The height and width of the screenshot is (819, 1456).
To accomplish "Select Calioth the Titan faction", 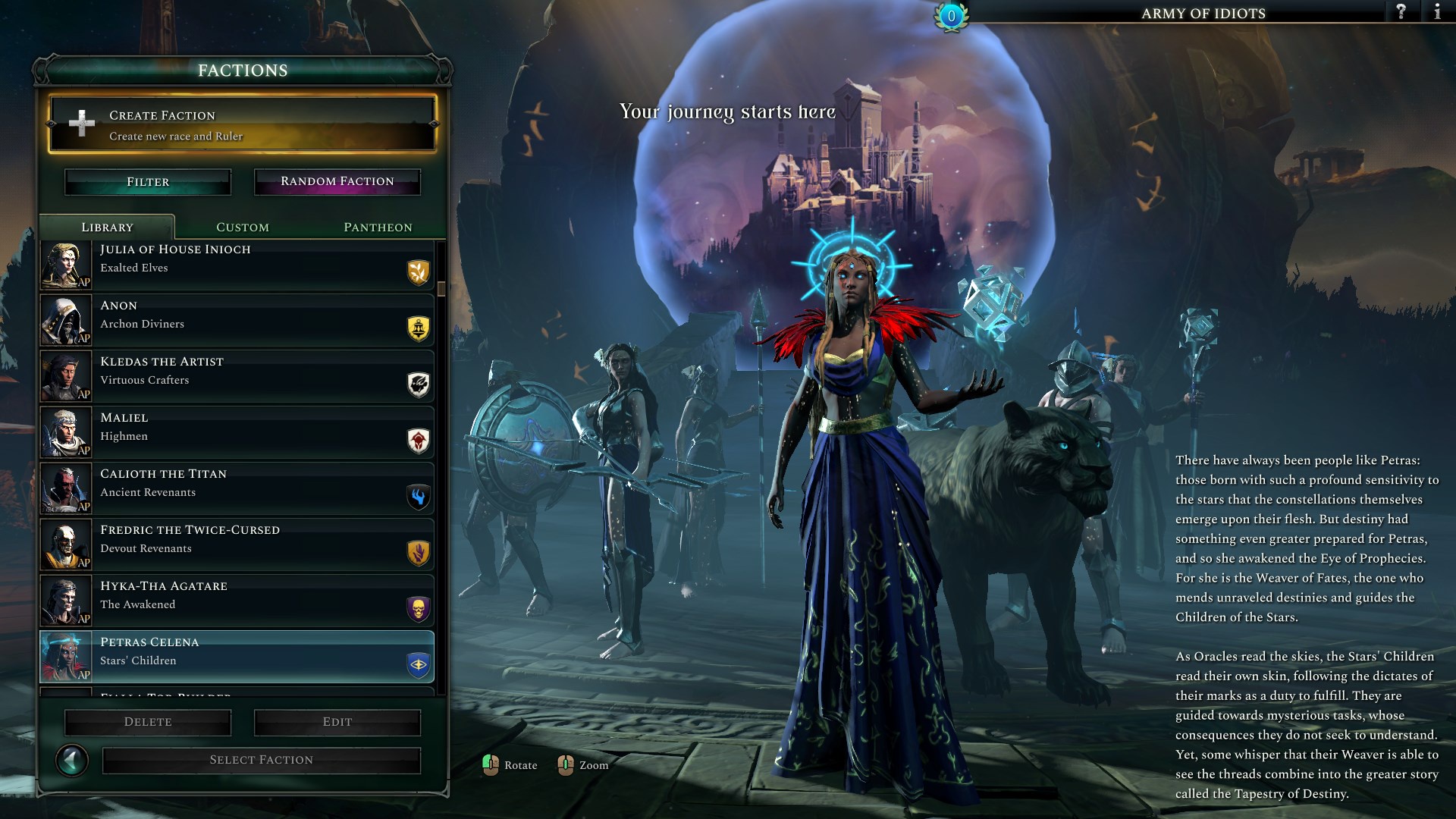I will [x=237, y=488].
